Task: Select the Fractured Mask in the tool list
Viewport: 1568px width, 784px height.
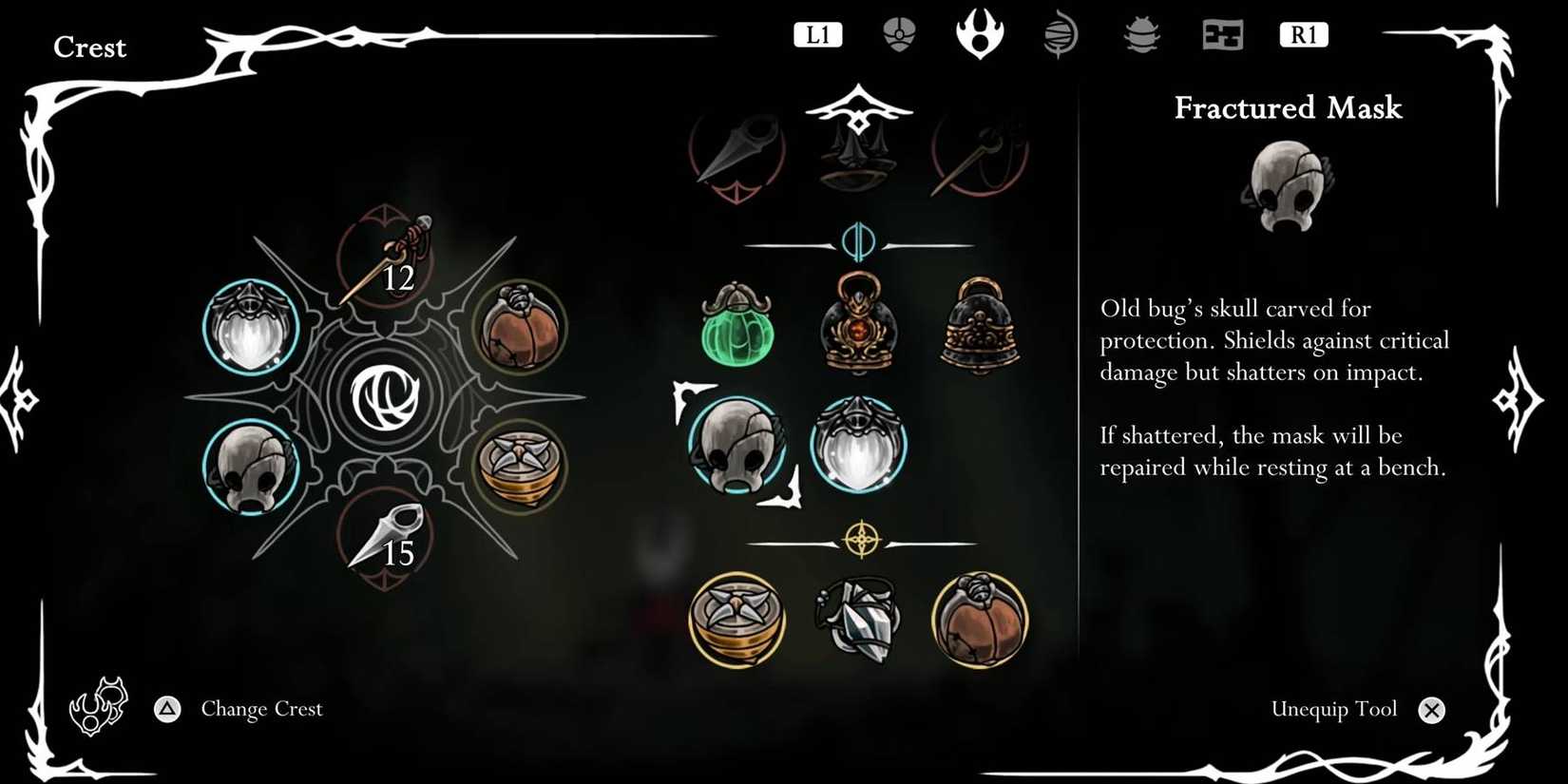Action: pos(738,447)
